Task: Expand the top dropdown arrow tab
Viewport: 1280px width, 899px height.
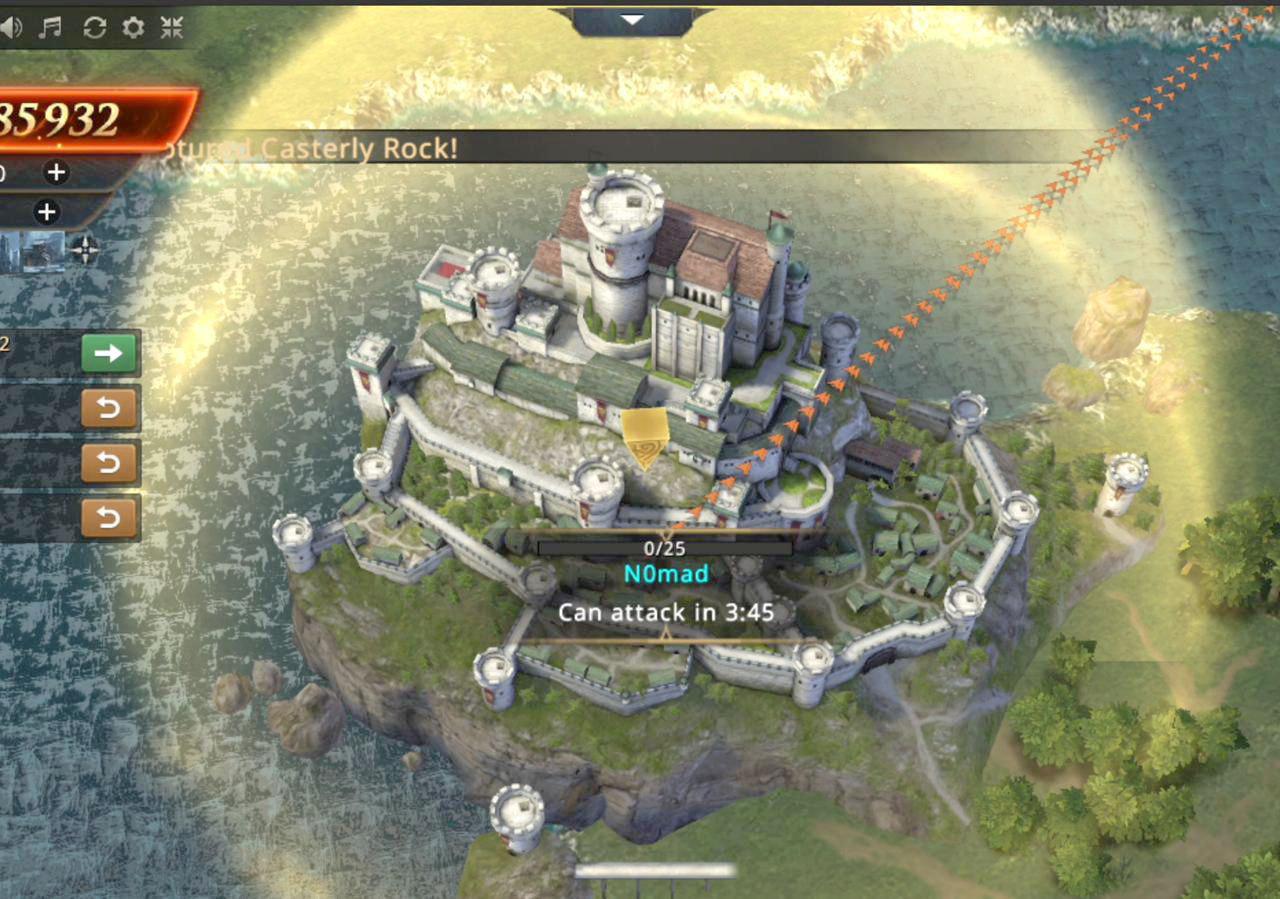Action: (631, 20)
